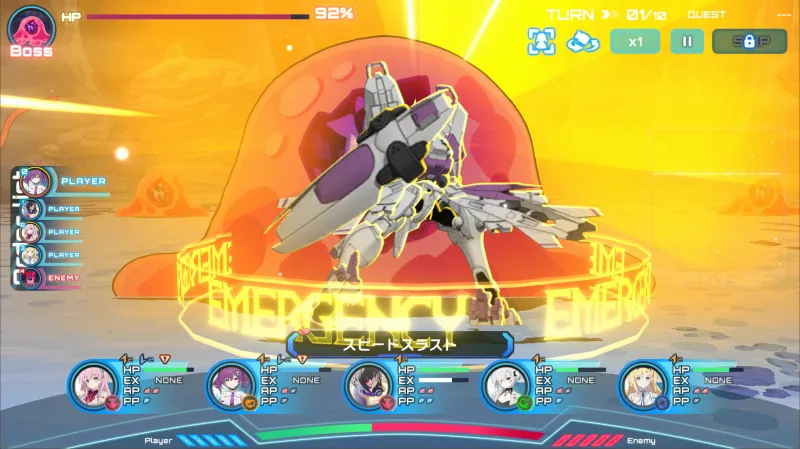Change the x1 battle speed
The image size is (800, 449).
(635, 41)
